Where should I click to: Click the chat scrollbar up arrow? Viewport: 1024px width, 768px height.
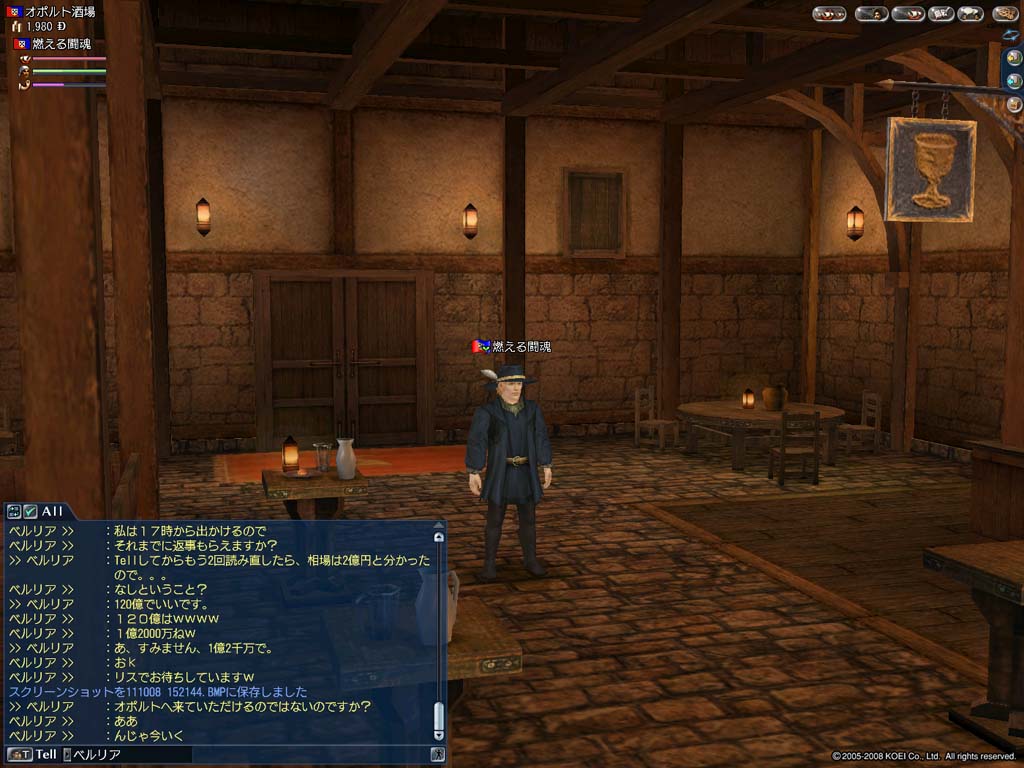coord(438,537)
